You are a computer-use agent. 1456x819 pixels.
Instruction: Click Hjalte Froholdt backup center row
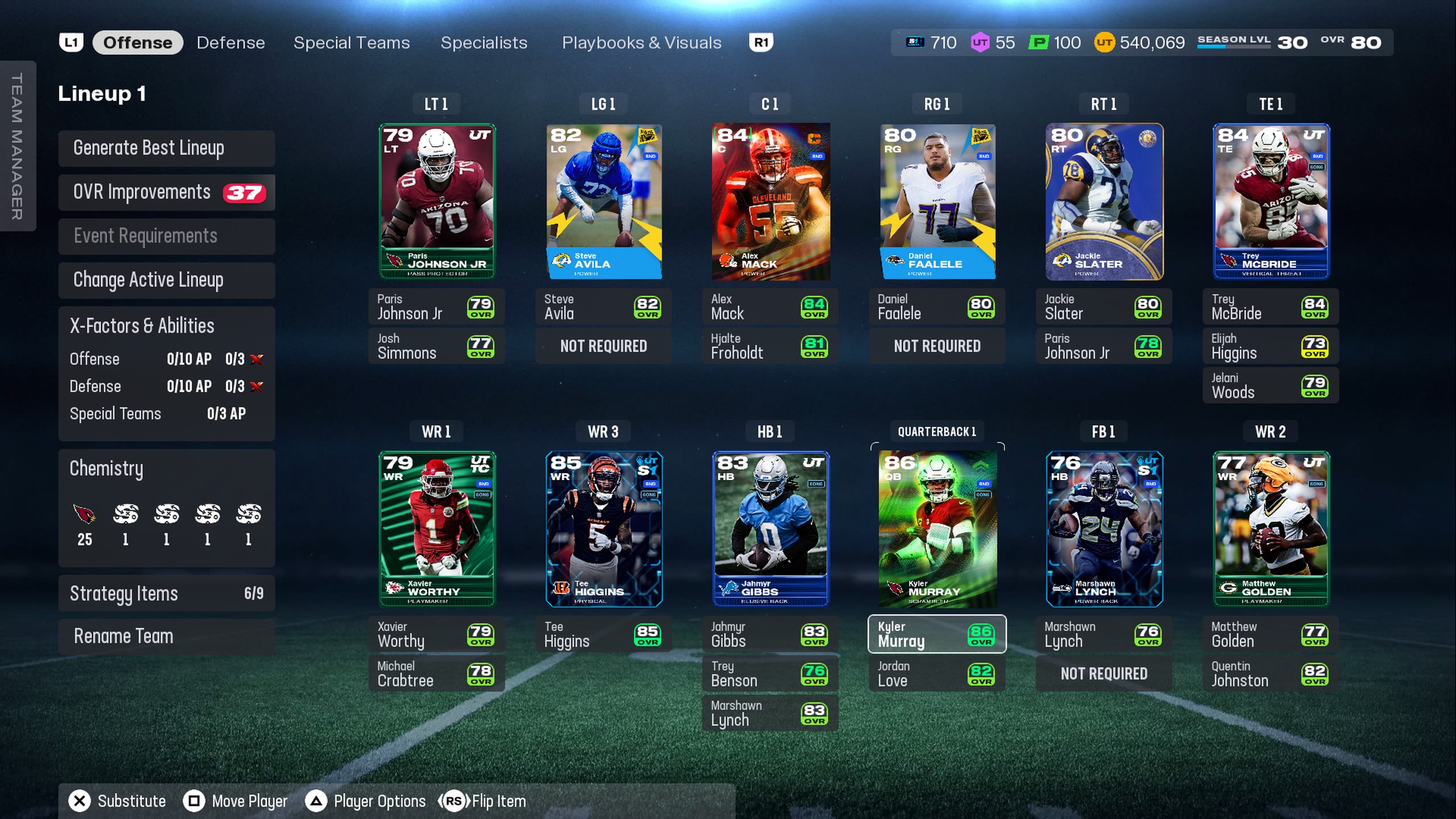pyautogui.click(x=770, y=346)
